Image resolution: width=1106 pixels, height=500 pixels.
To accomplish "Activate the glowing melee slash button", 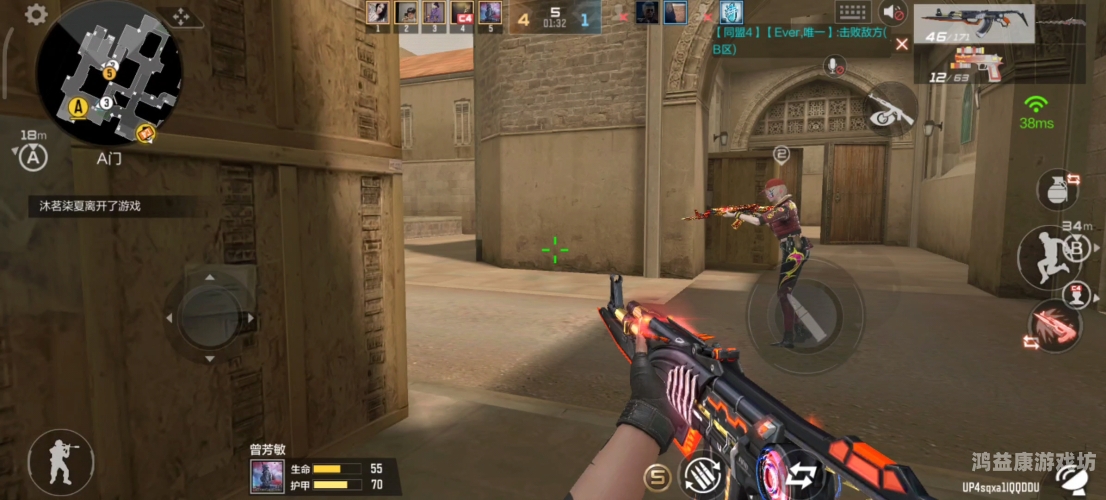I will [x=1056, y=327].
